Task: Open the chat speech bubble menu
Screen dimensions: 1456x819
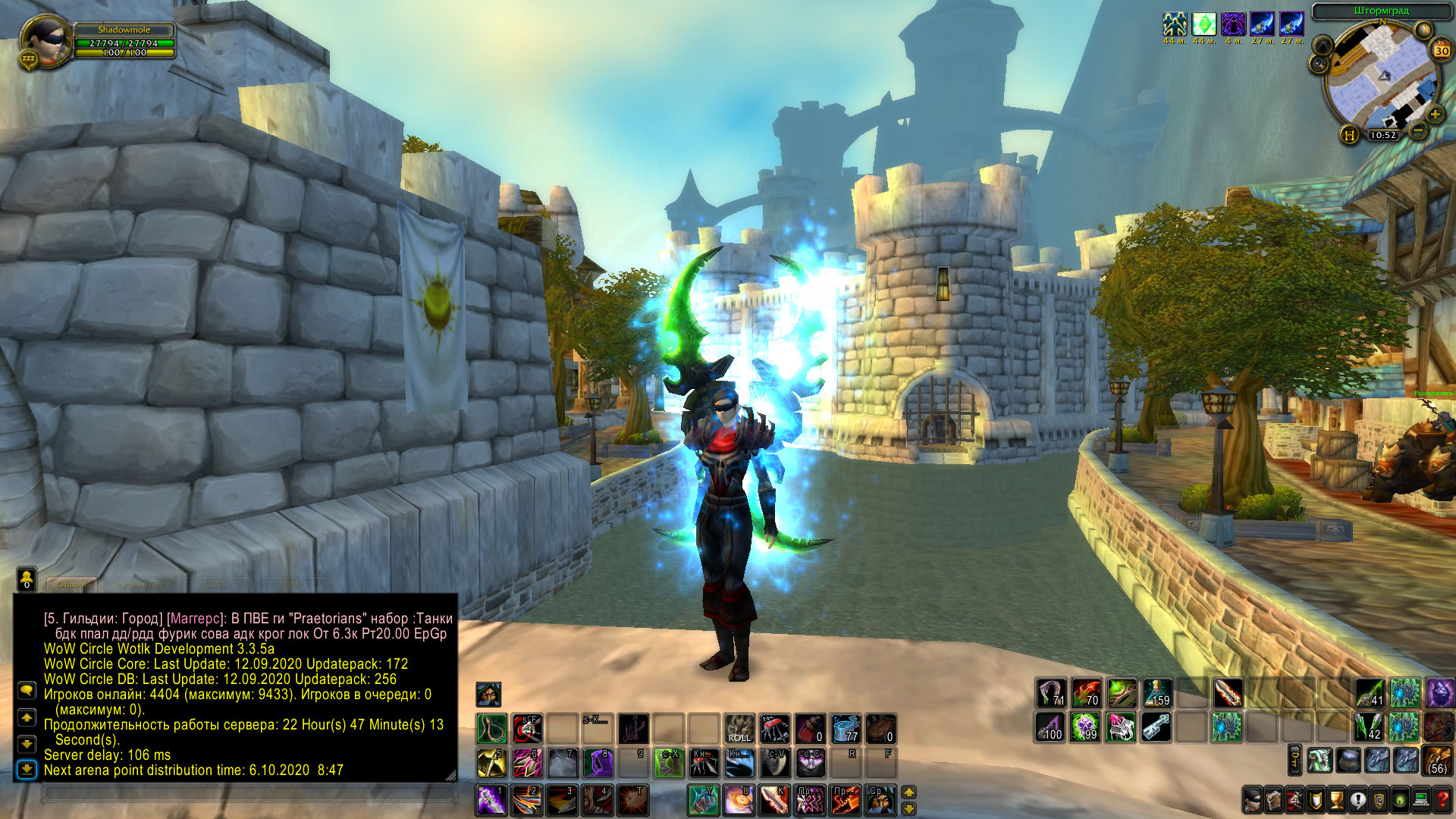Action: coord(27,690)
